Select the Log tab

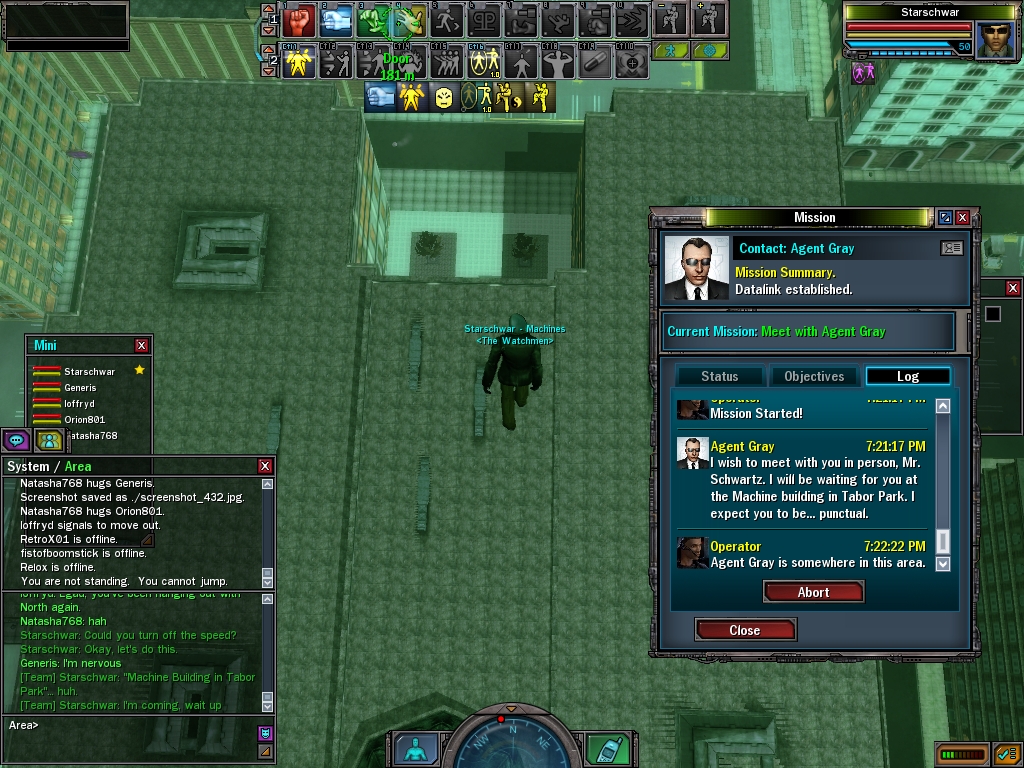(907, 376)
